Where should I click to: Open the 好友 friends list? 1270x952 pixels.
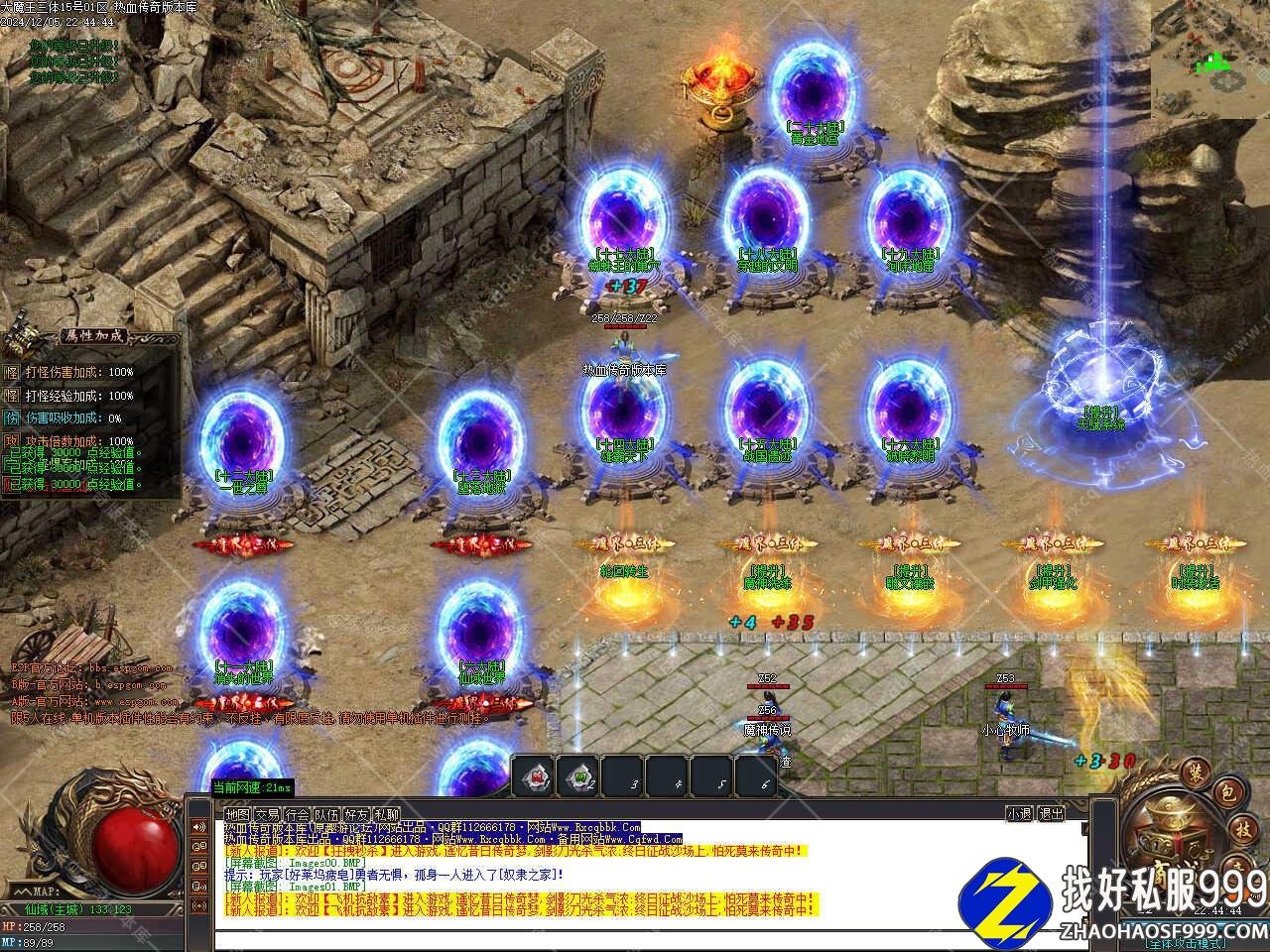[357, 813]
